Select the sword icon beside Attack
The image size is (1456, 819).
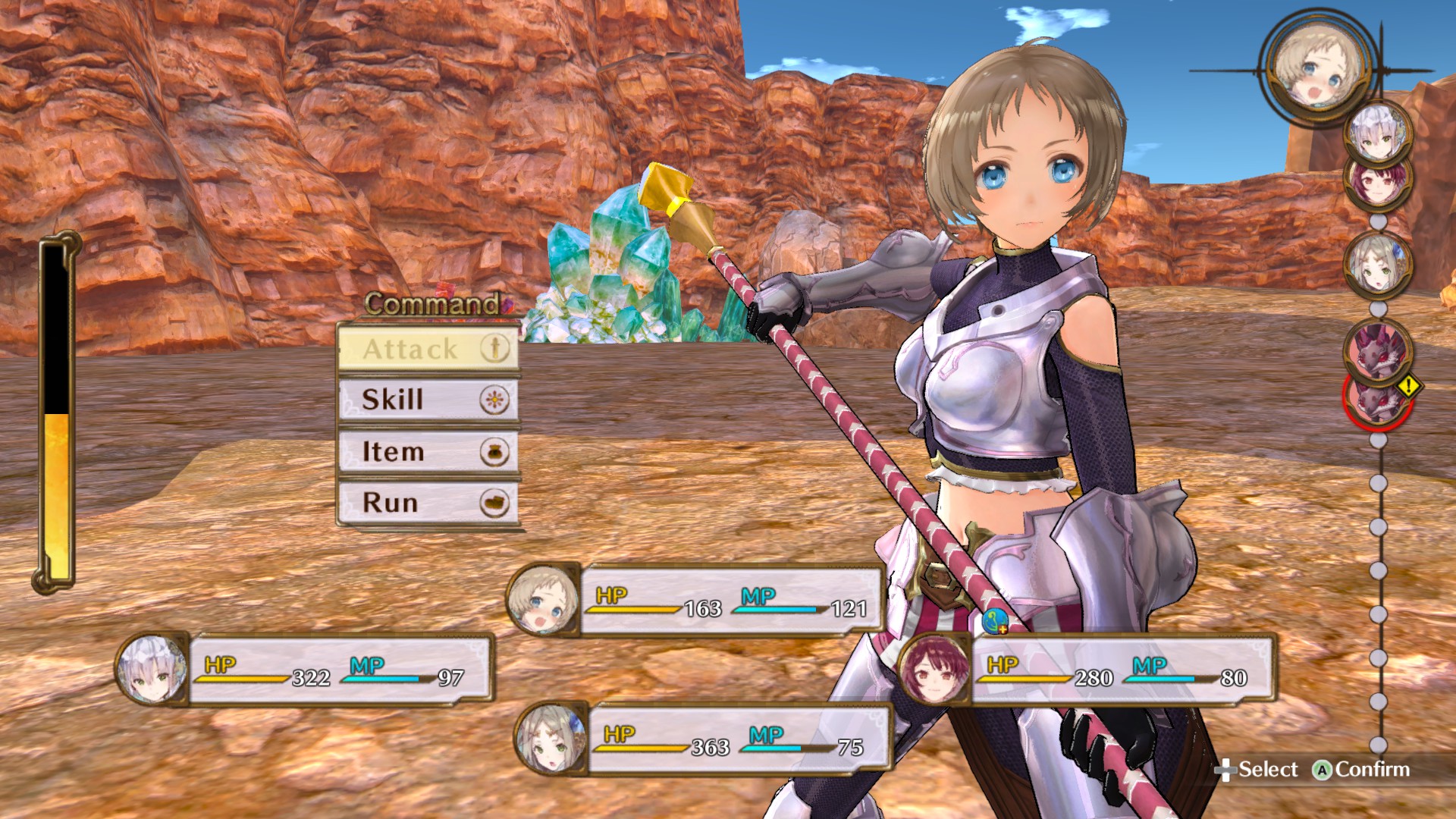coord(494,350)
